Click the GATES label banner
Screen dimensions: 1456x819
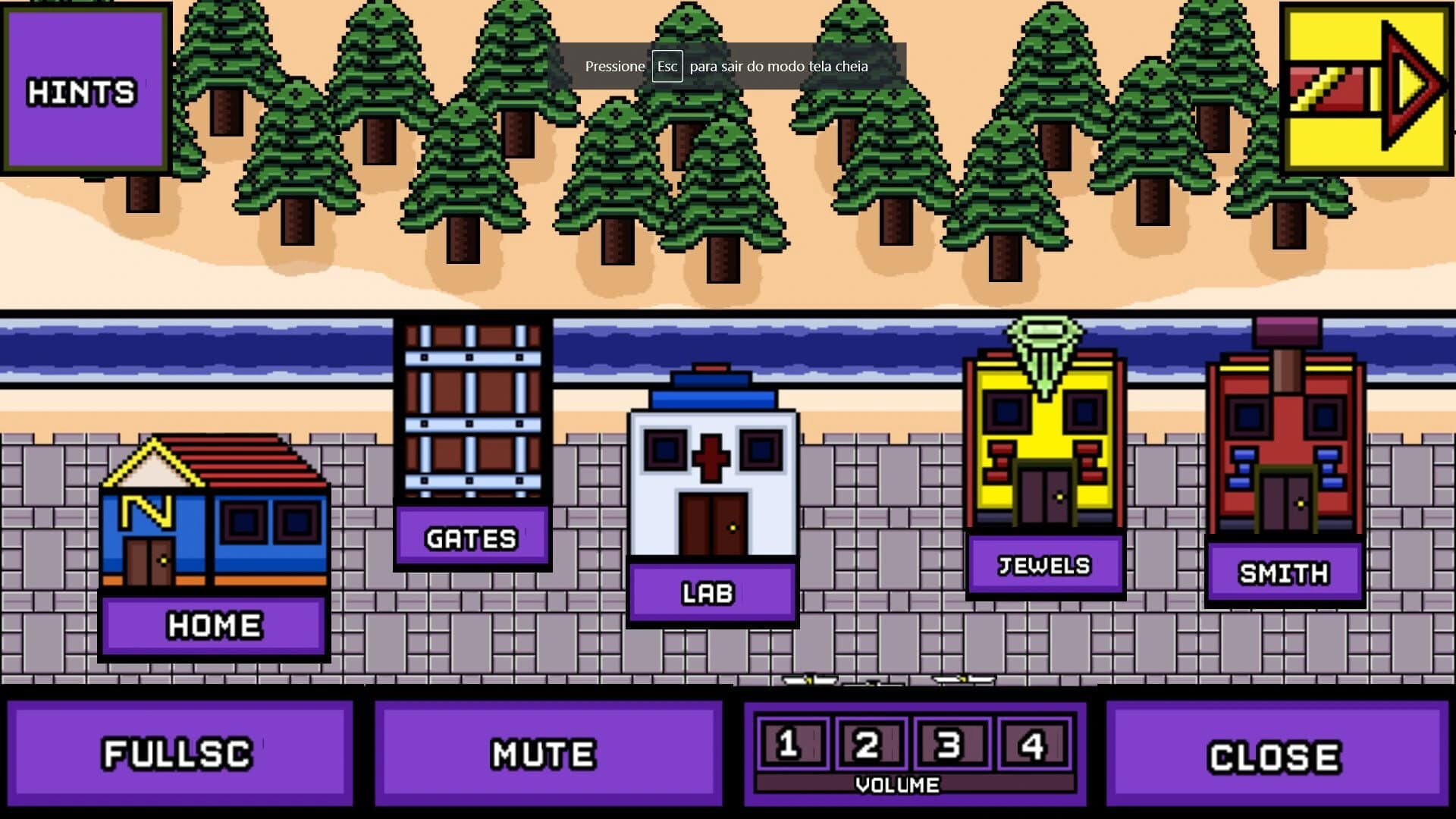point(472,538)
